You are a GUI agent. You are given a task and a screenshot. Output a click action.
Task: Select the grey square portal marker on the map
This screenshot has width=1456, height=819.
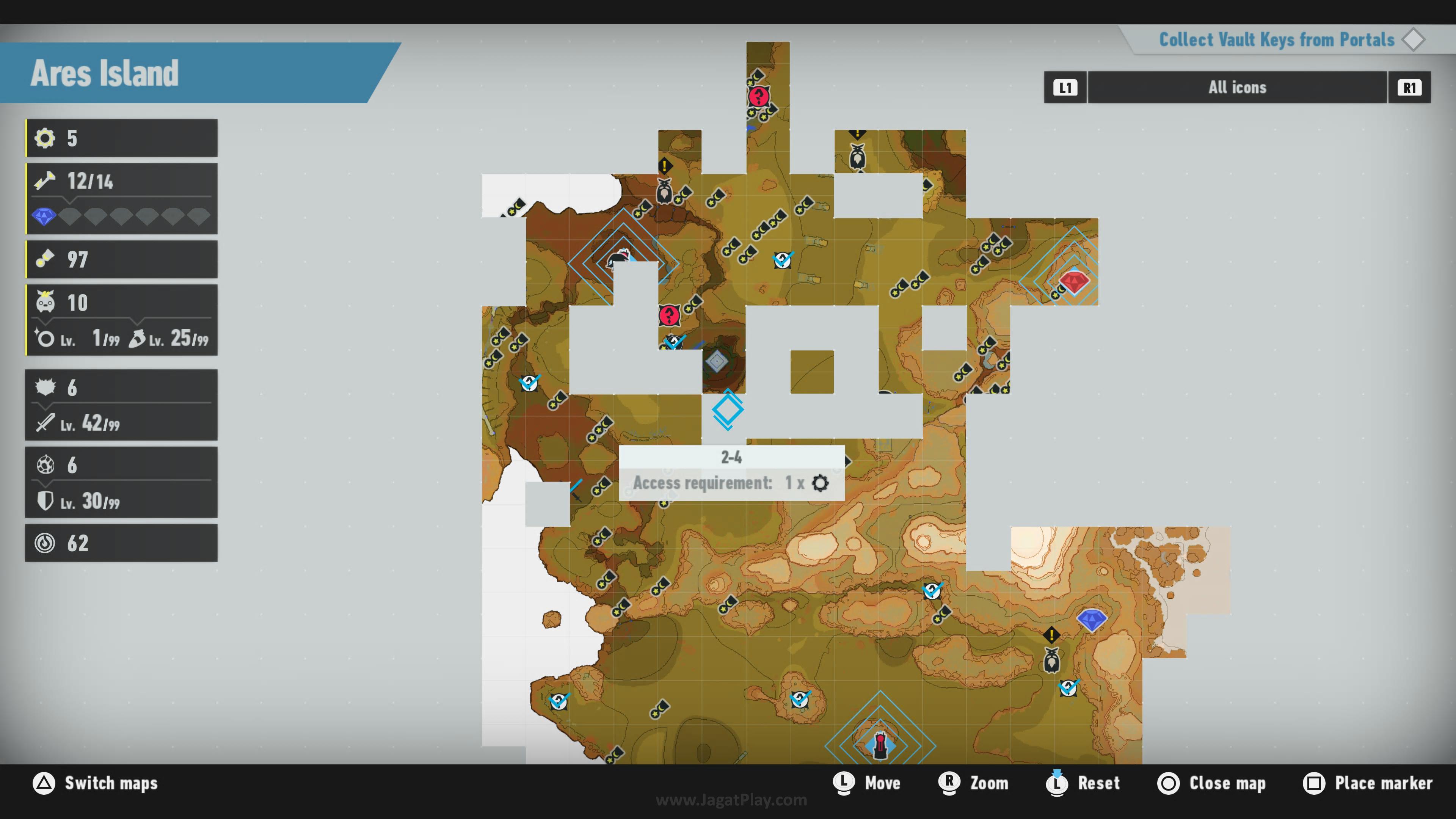[717, 361]
